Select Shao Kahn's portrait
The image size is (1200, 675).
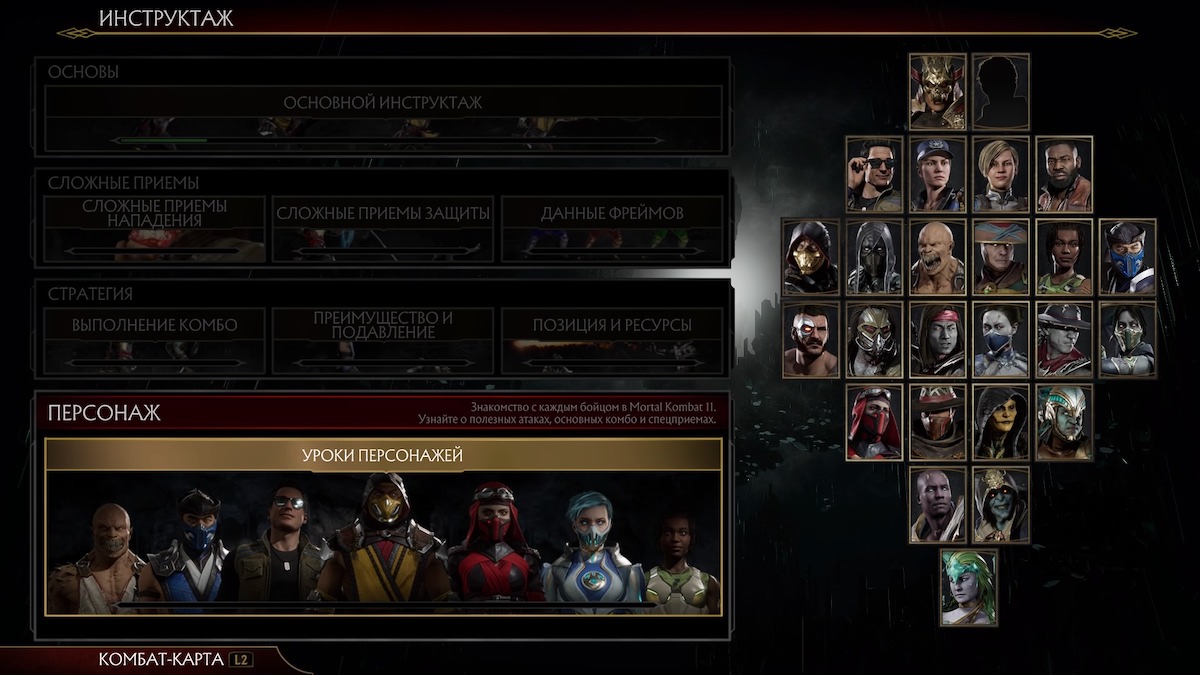click(938, 92)
